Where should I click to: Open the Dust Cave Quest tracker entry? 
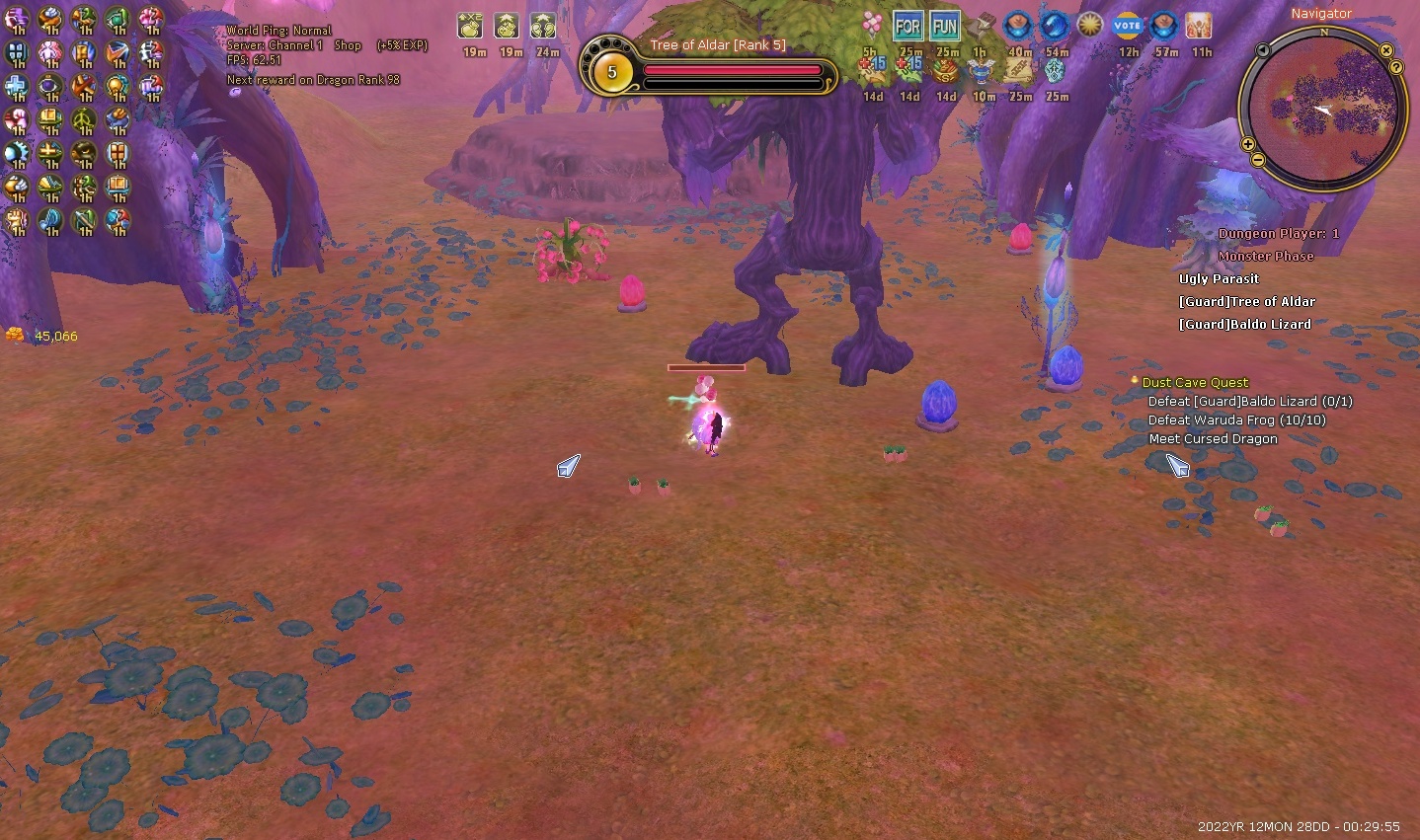pyautogui.click(x=1195, y=382)
